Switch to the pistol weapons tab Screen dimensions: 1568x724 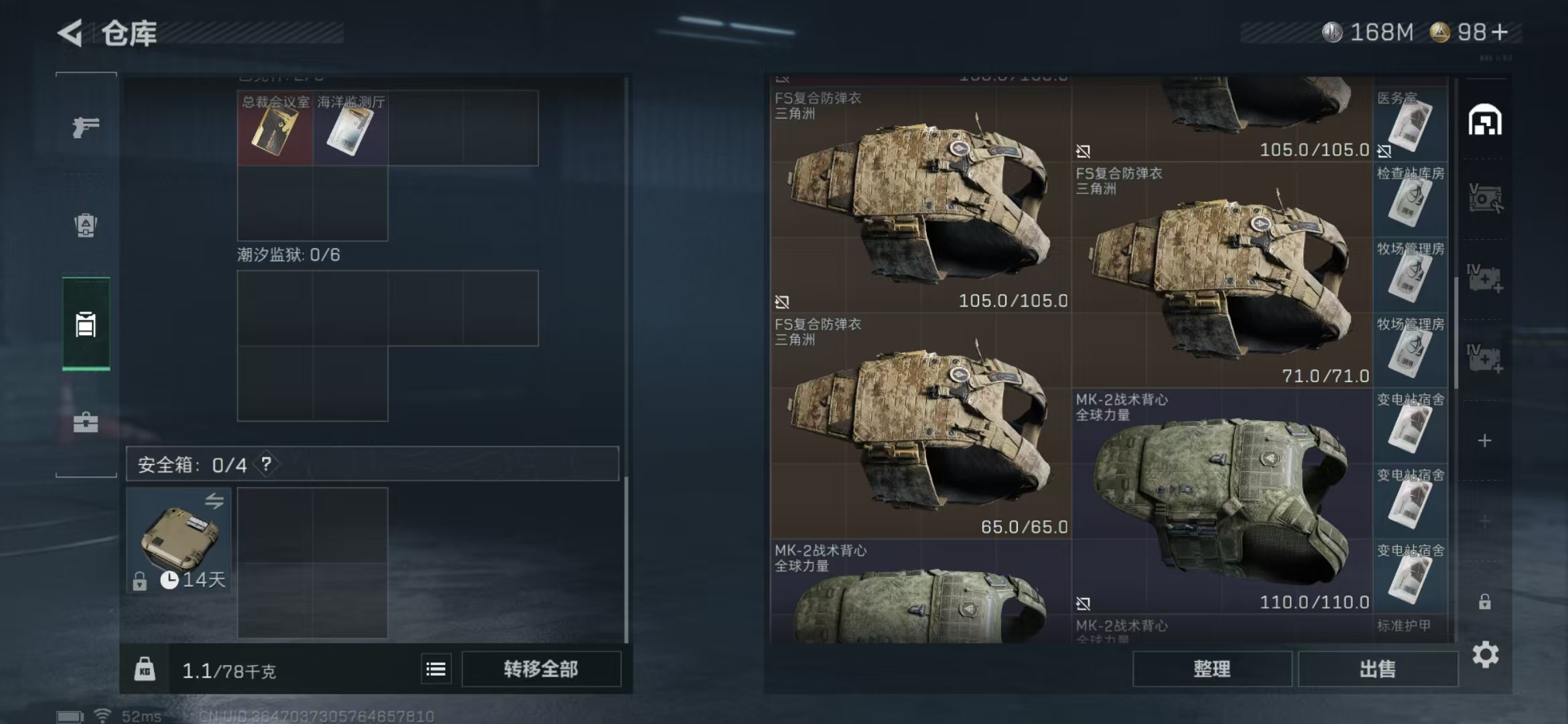(86, 127)
